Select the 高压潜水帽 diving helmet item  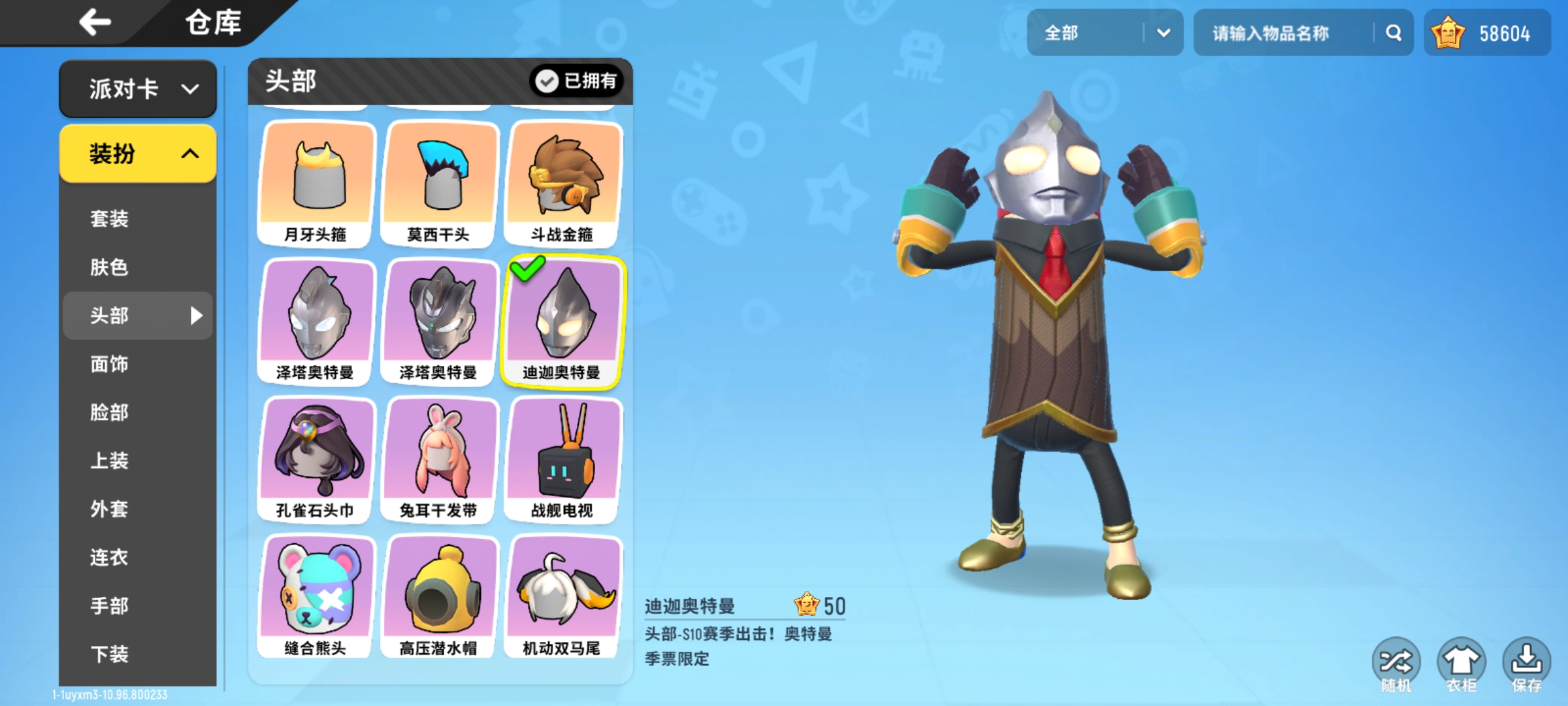(x=439, y=595)
